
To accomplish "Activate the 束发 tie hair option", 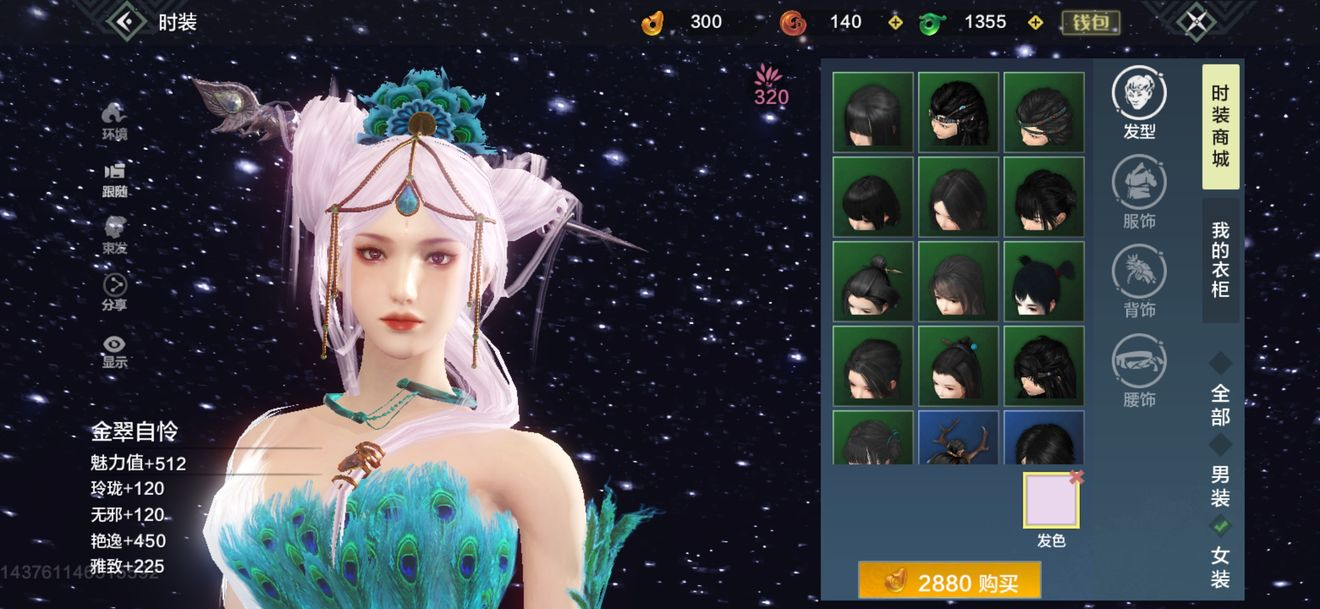I will (x=115, y=234).
